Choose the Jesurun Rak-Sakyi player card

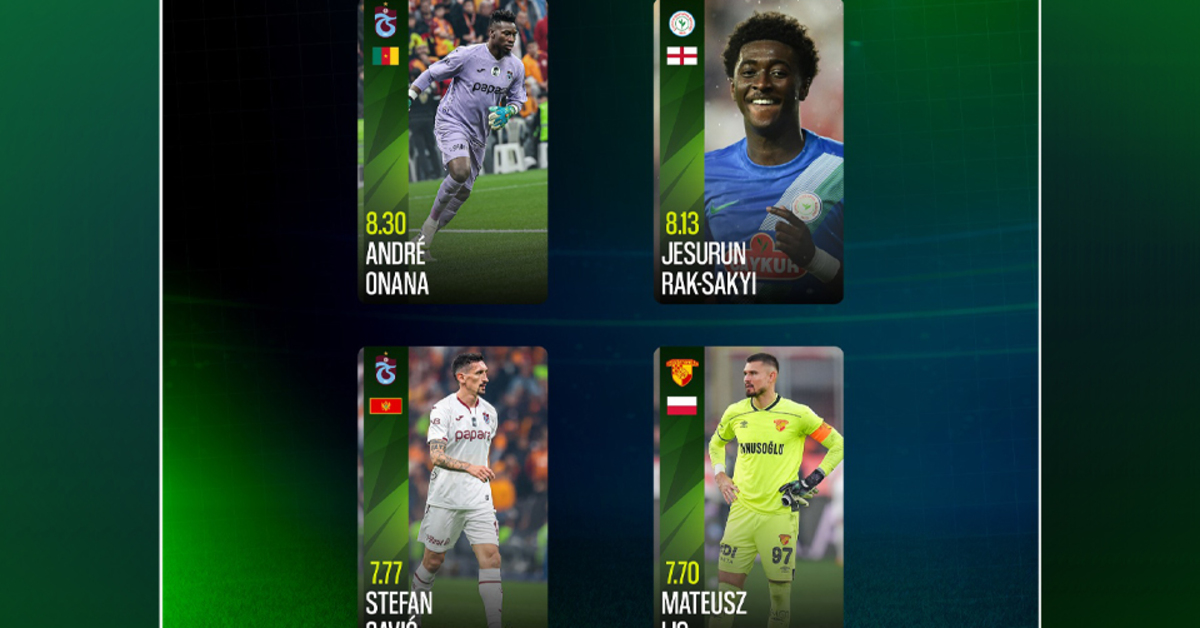(748, 150)
